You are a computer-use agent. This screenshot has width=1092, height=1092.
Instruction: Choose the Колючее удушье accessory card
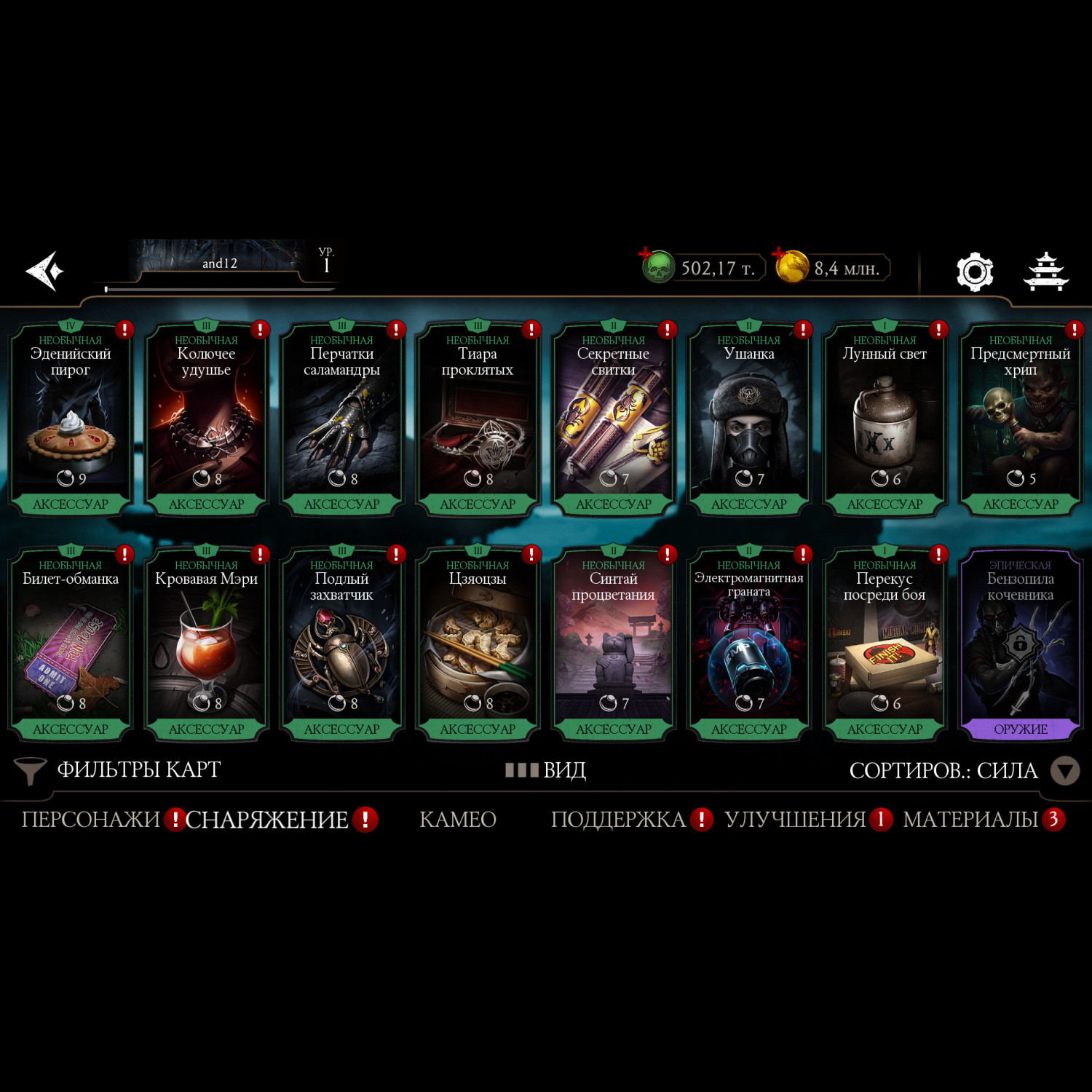[206, 419]
